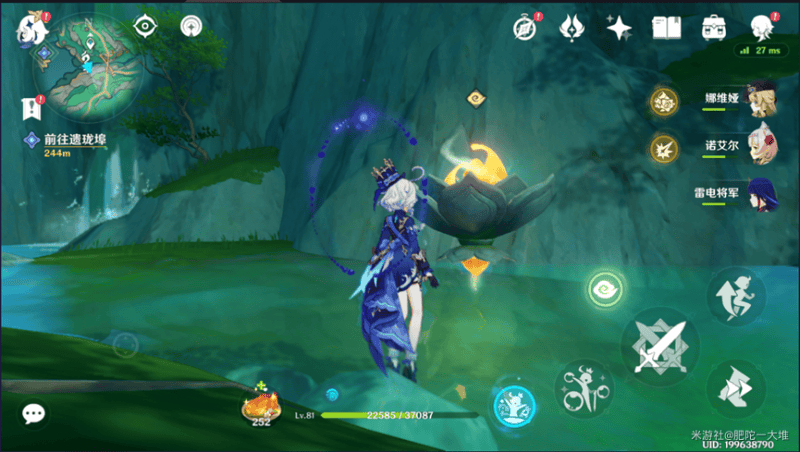Tap the sword normal attack button
Screen dimensions: 800x452
(x=658, y=345)
